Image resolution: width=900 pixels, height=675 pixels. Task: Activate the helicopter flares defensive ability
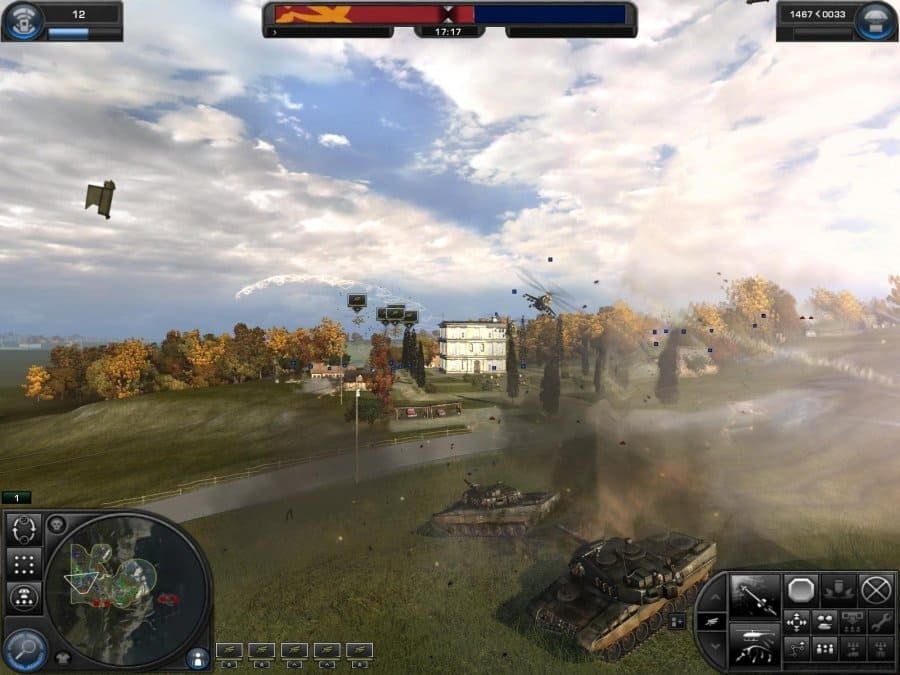[755, 644]
